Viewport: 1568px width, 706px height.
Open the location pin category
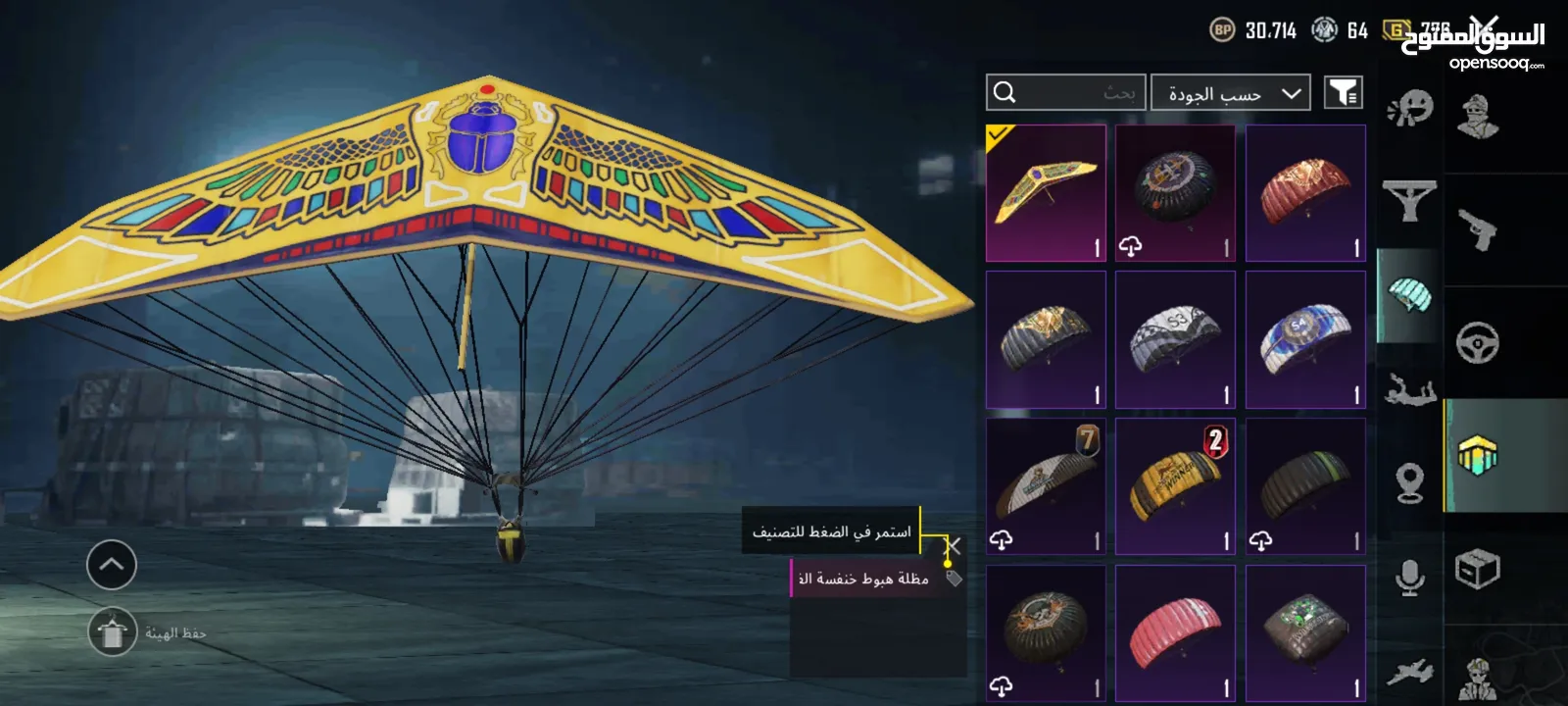[1410, 482]
